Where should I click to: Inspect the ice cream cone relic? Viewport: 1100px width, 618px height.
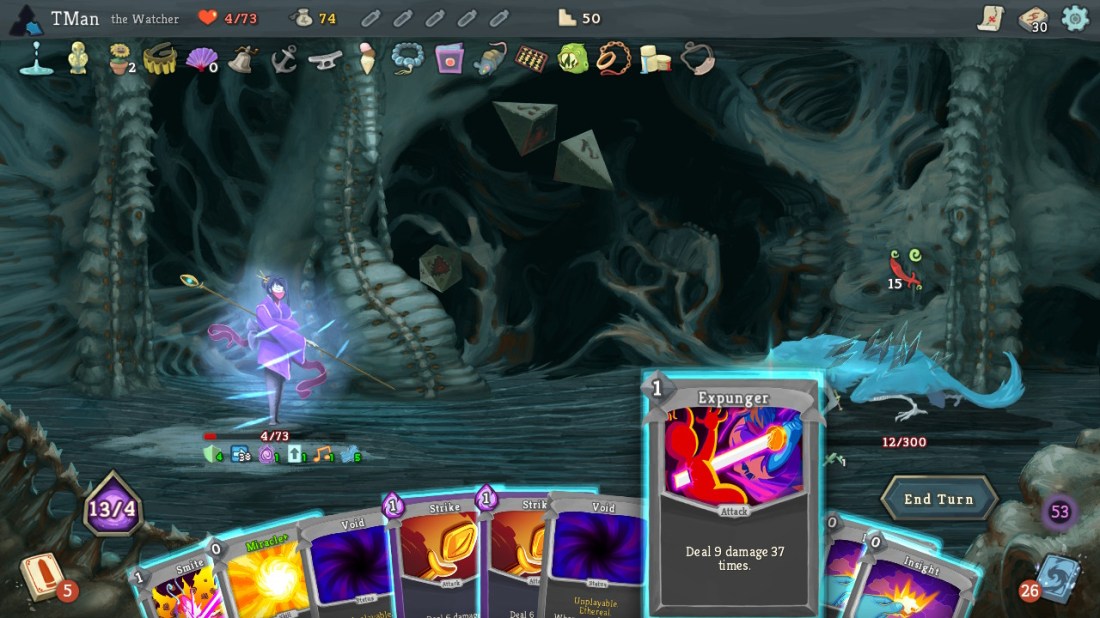pyautogui.click(x=367, y=59)
